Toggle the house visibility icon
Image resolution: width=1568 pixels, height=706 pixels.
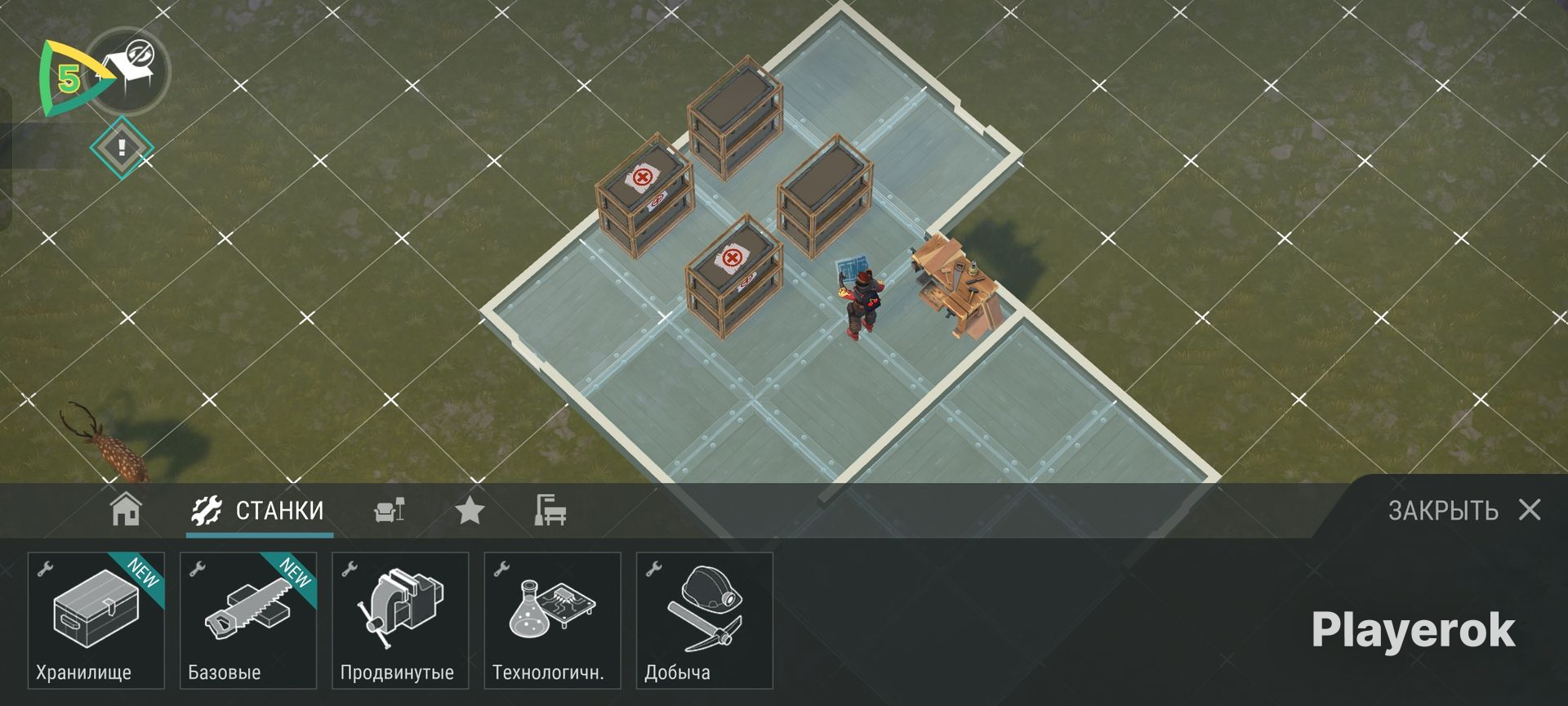tap(129, 69)
